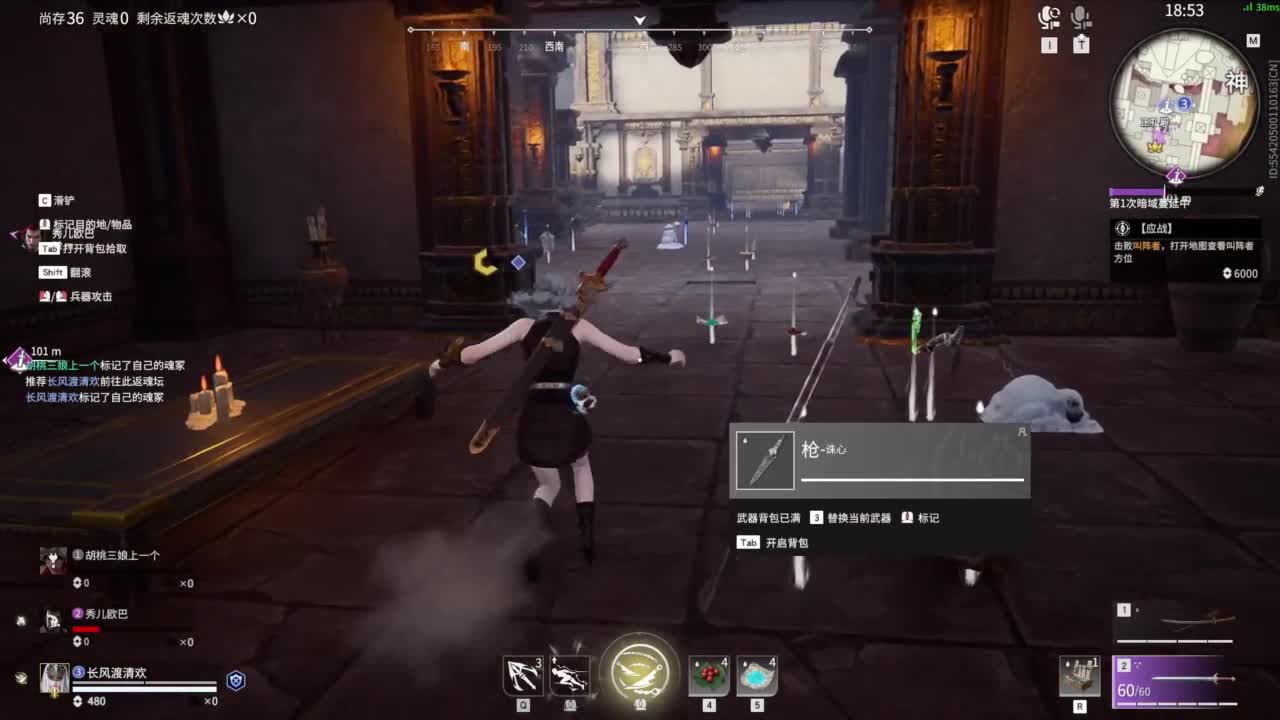Screen dimensions: 1280x720
Task: Select the 枪-诛心 weapon thumbnail
Action: click(765, 458)
